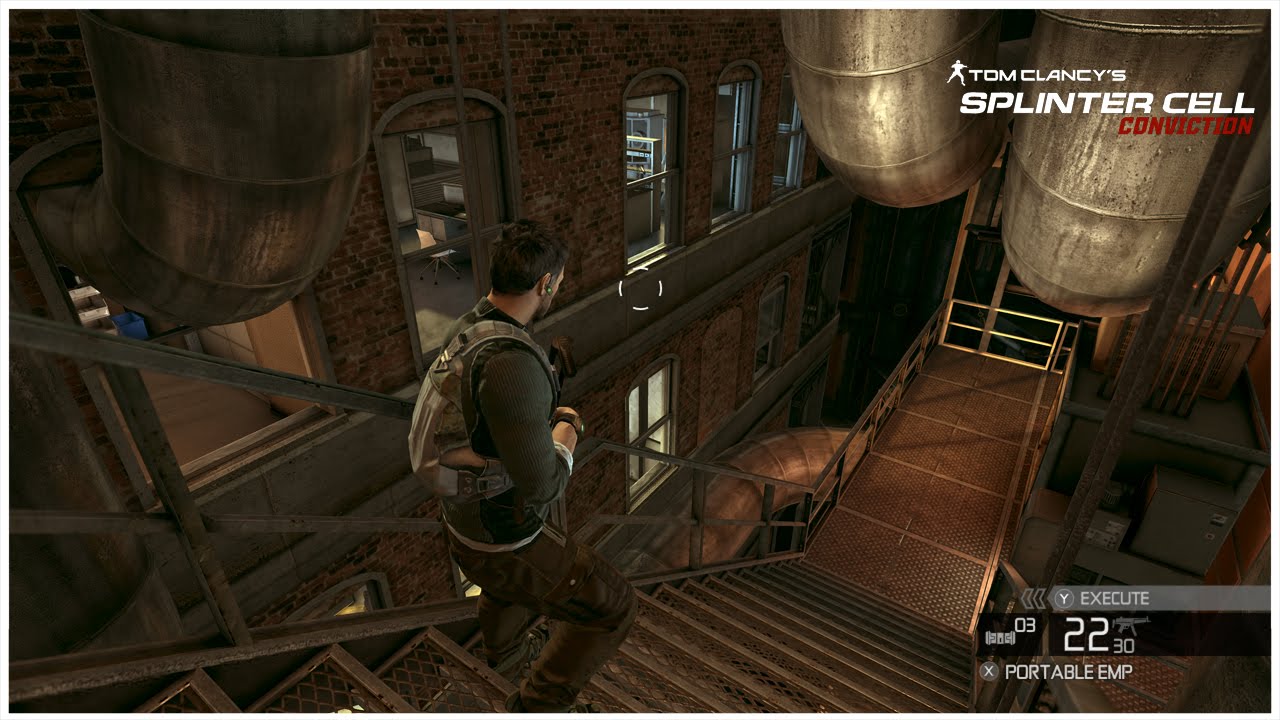Activate the Execute action label
Viewport: 1280px width, 720px height.
tap(1114, 598)
